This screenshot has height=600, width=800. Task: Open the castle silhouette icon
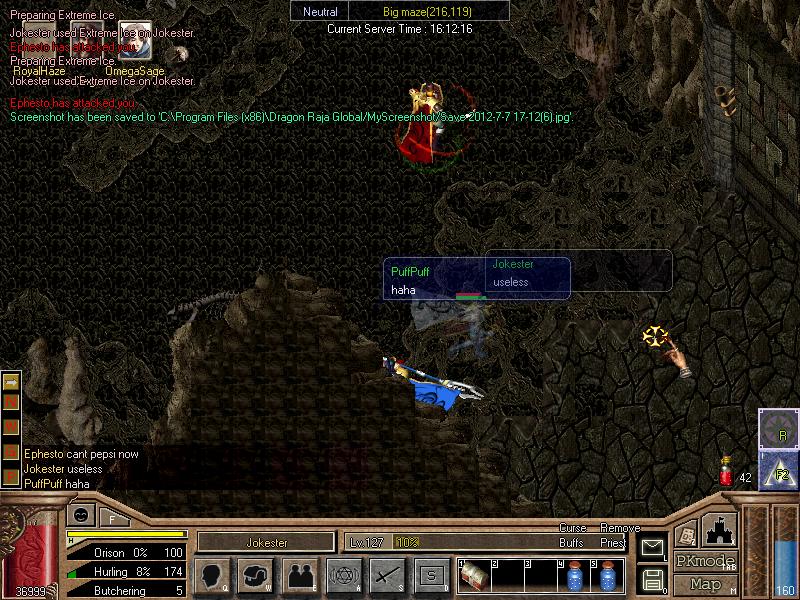click(720, 528)
